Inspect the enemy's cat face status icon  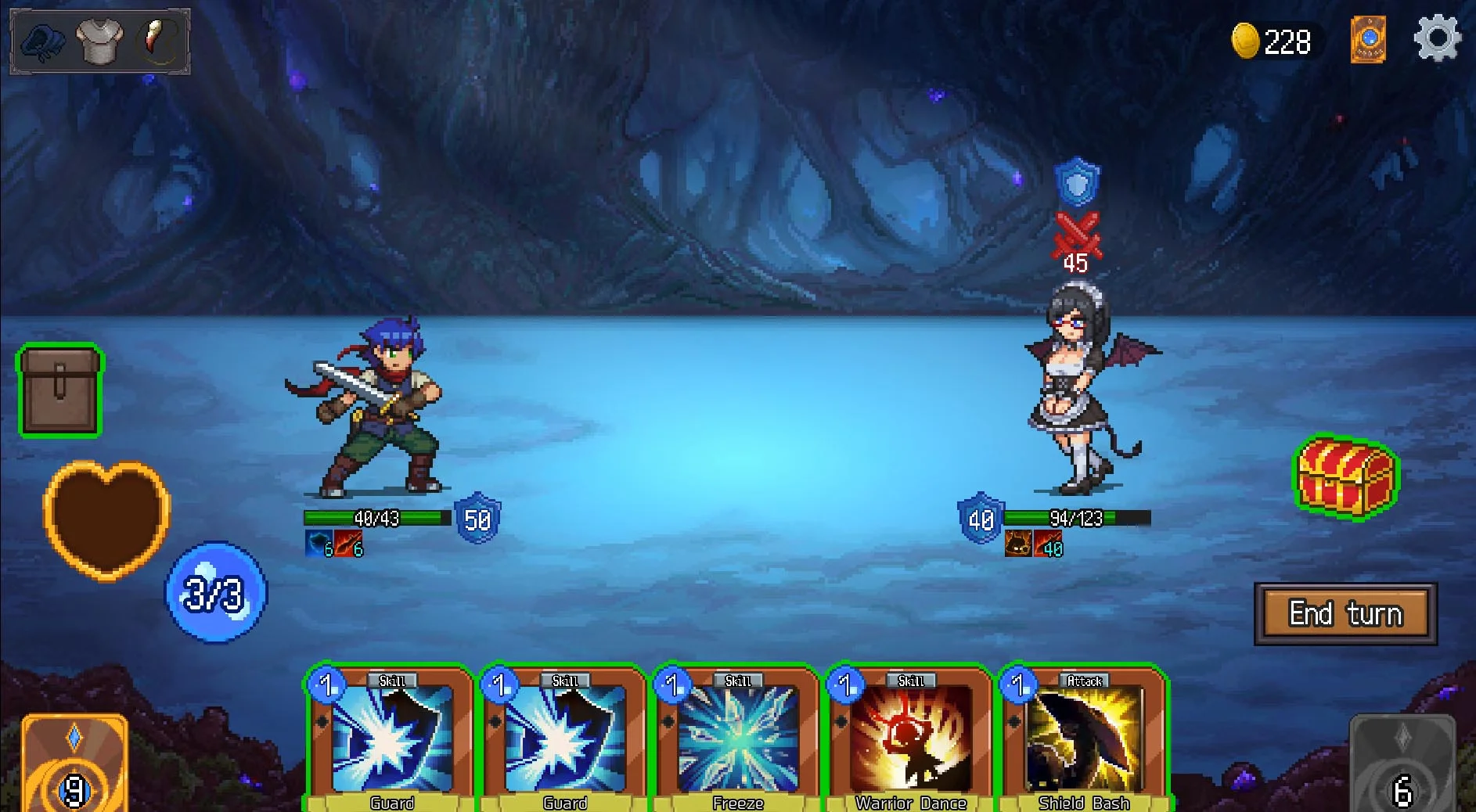[x=1017, y=544]
